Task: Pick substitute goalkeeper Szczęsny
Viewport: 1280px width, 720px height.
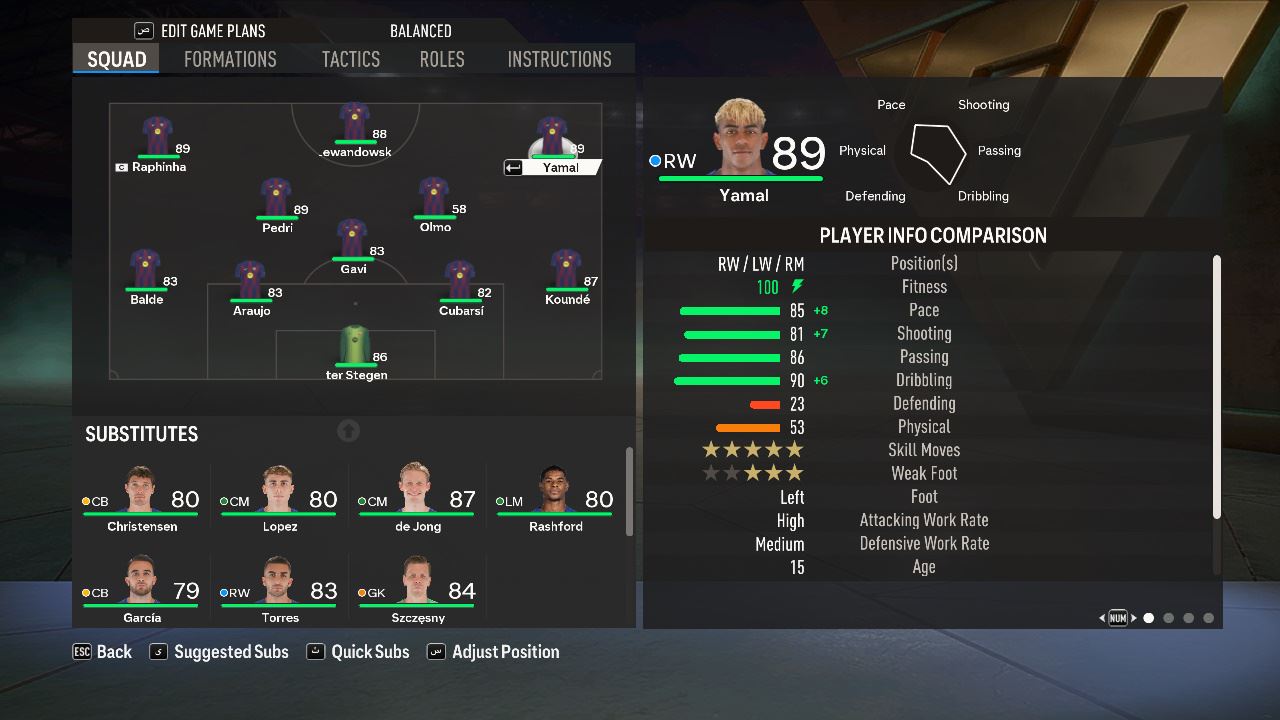Action: (x=417, y=590)
